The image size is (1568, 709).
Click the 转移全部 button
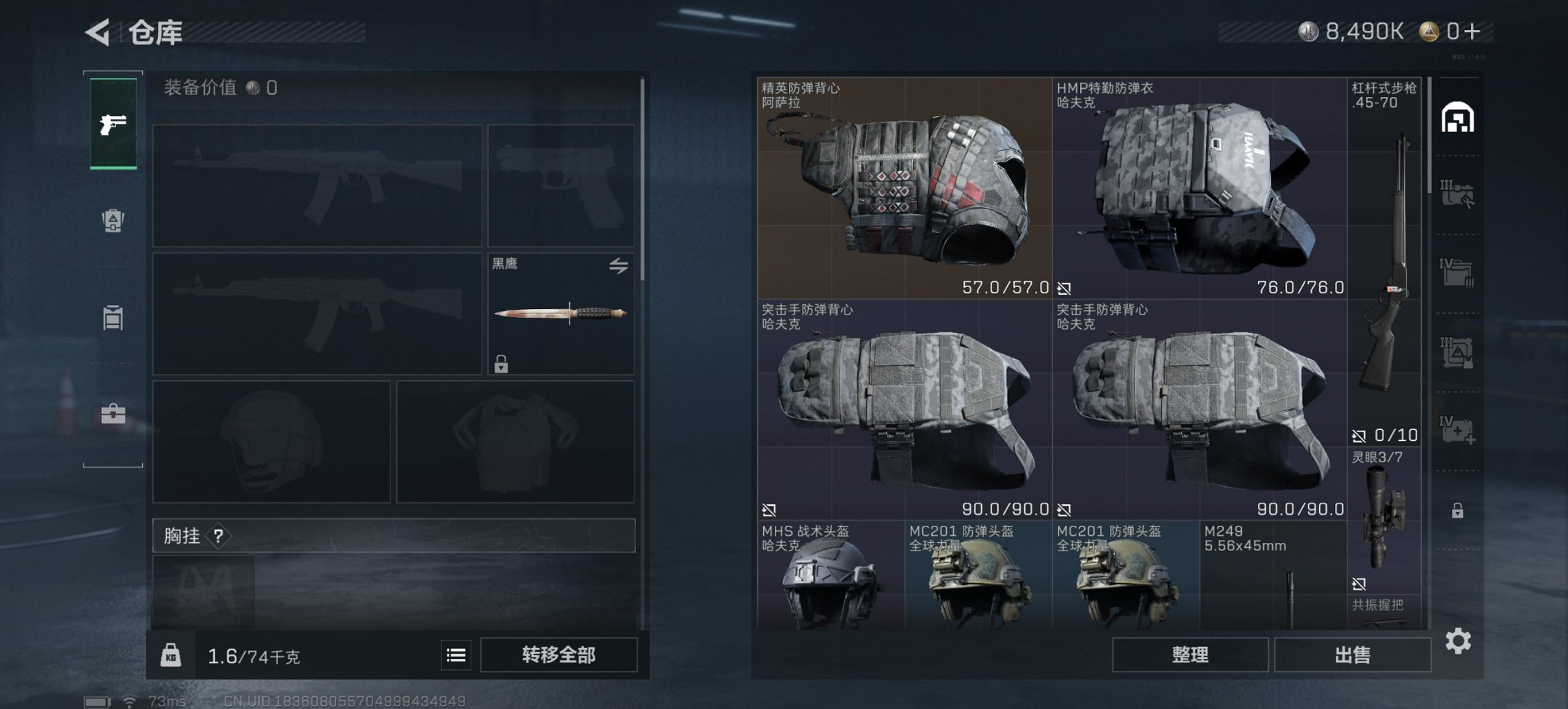pos(558,655)
